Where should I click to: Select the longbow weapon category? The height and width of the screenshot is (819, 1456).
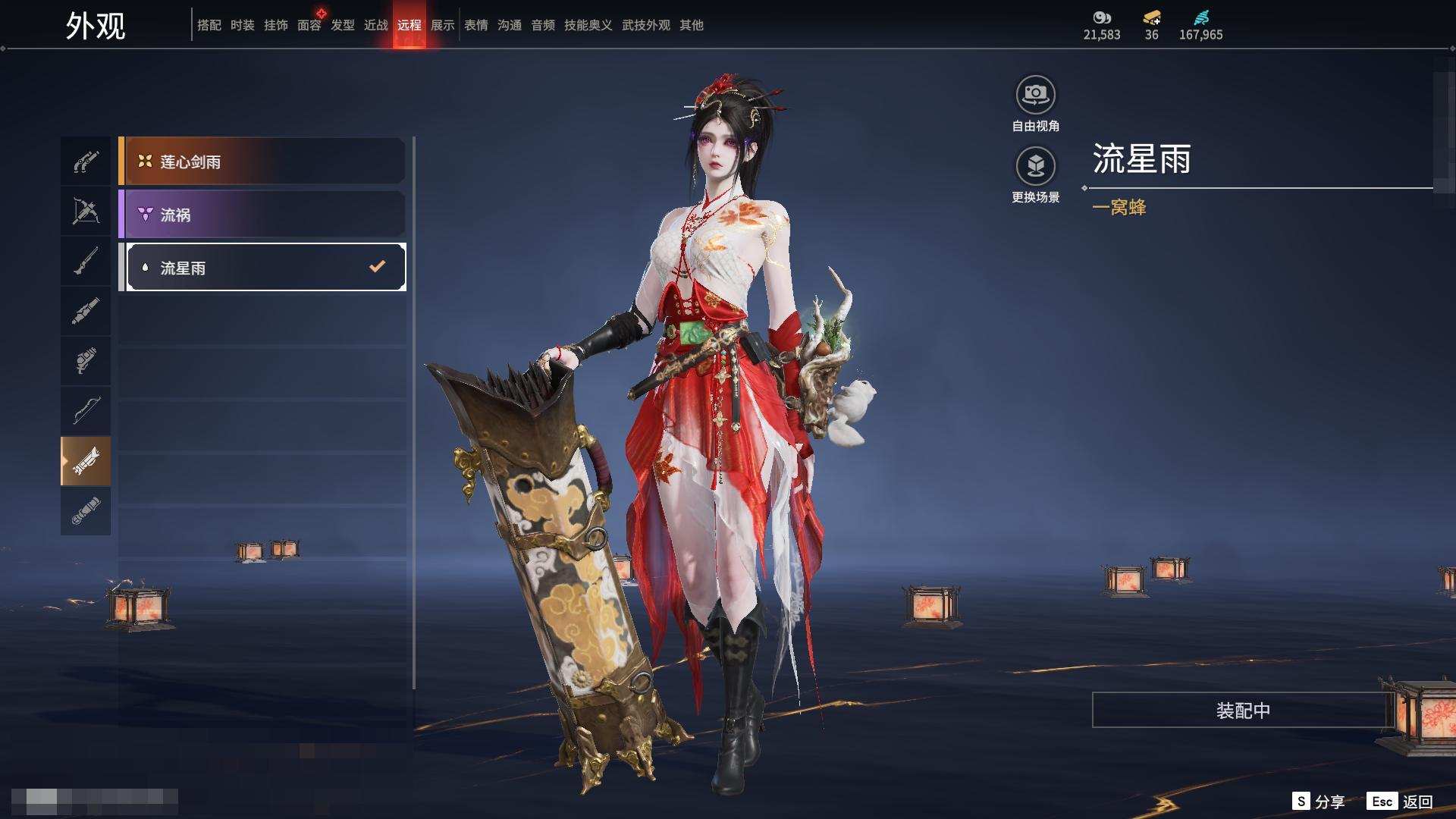86,410
